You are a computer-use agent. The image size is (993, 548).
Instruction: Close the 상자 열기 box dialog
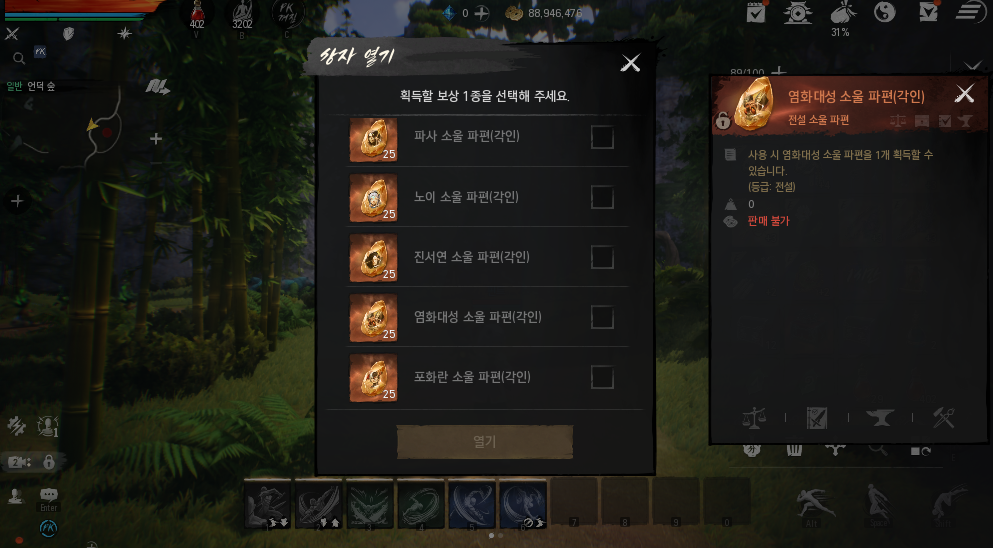(630, 63)
